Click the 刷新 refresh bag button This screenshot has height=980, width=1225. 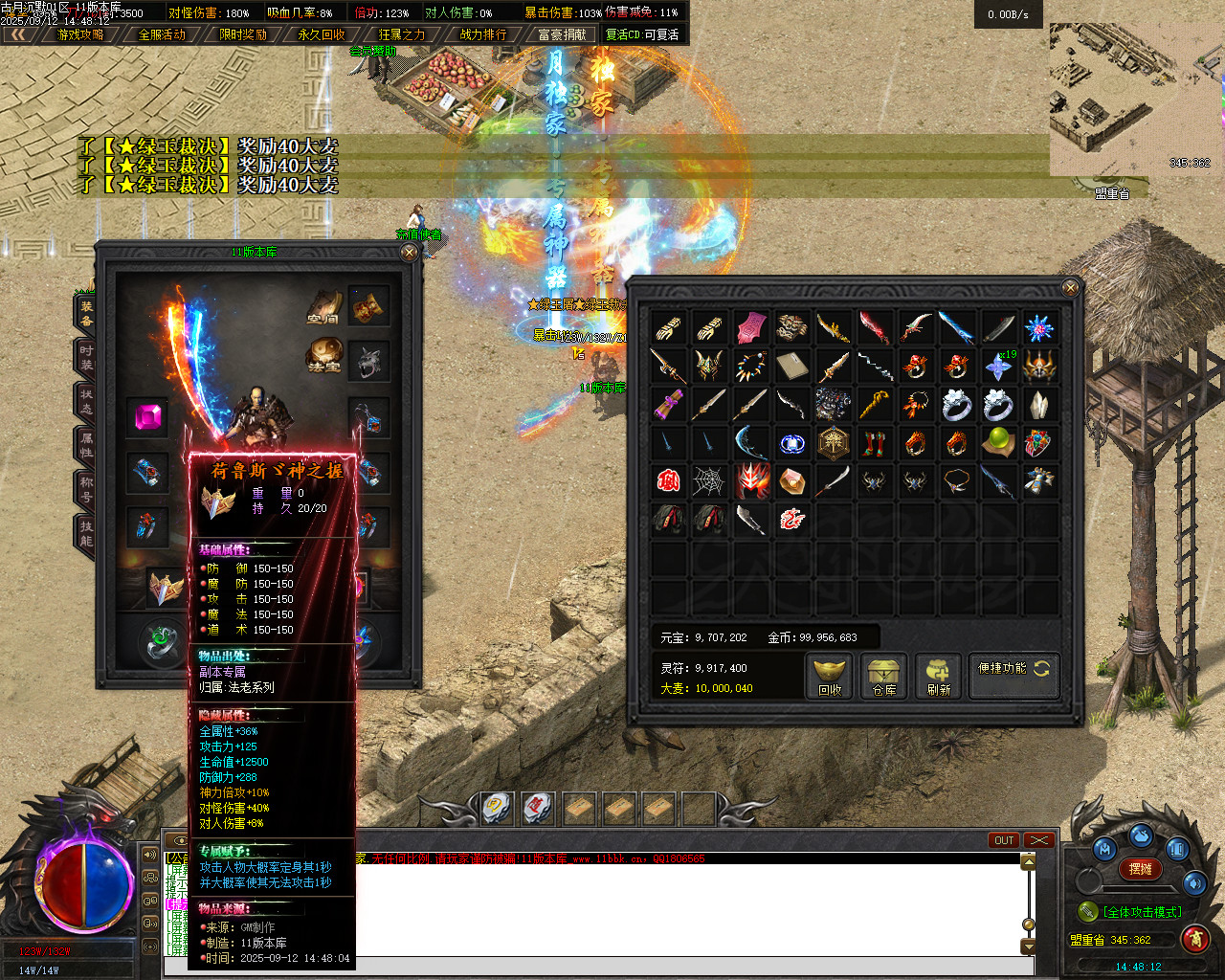[x=938, y=676]
